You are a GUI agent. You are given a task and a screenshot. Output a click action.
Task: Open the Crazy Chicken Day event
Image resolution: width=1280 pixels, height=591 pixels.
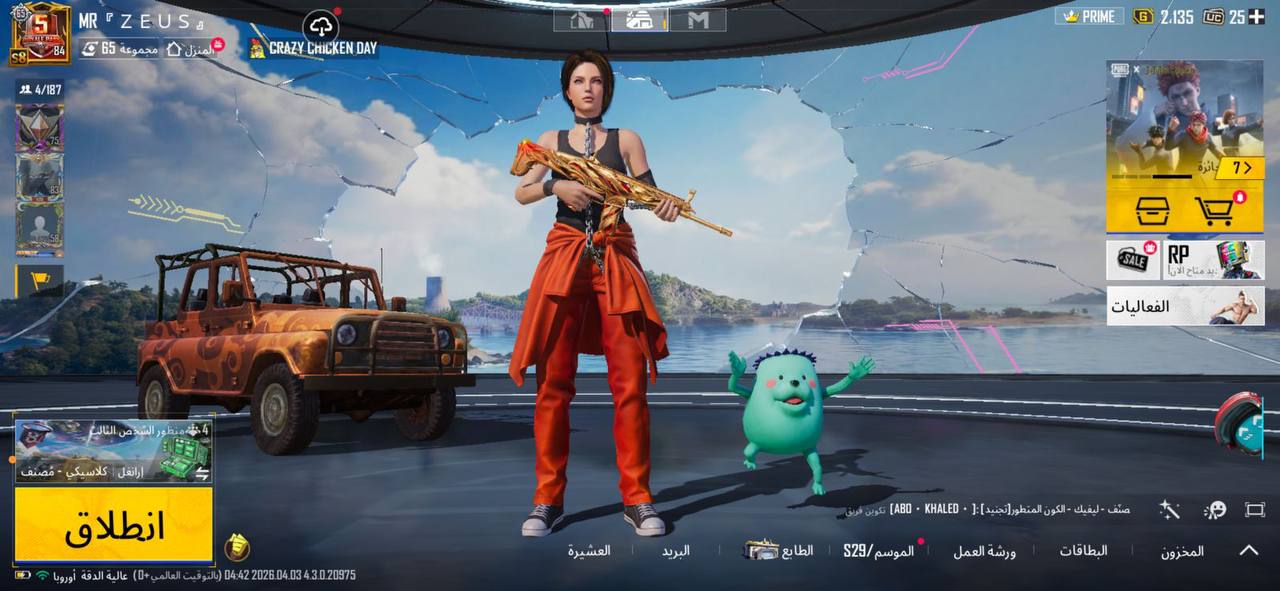click(x=314, y=48)
